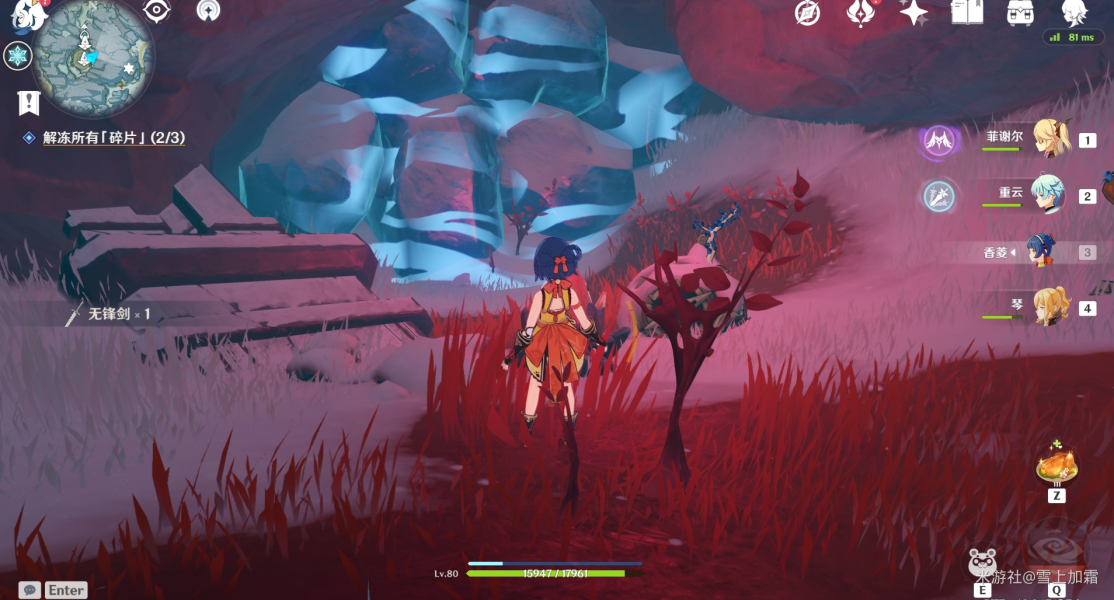
Task: Open the chat box icon
Action: point(30,590)
